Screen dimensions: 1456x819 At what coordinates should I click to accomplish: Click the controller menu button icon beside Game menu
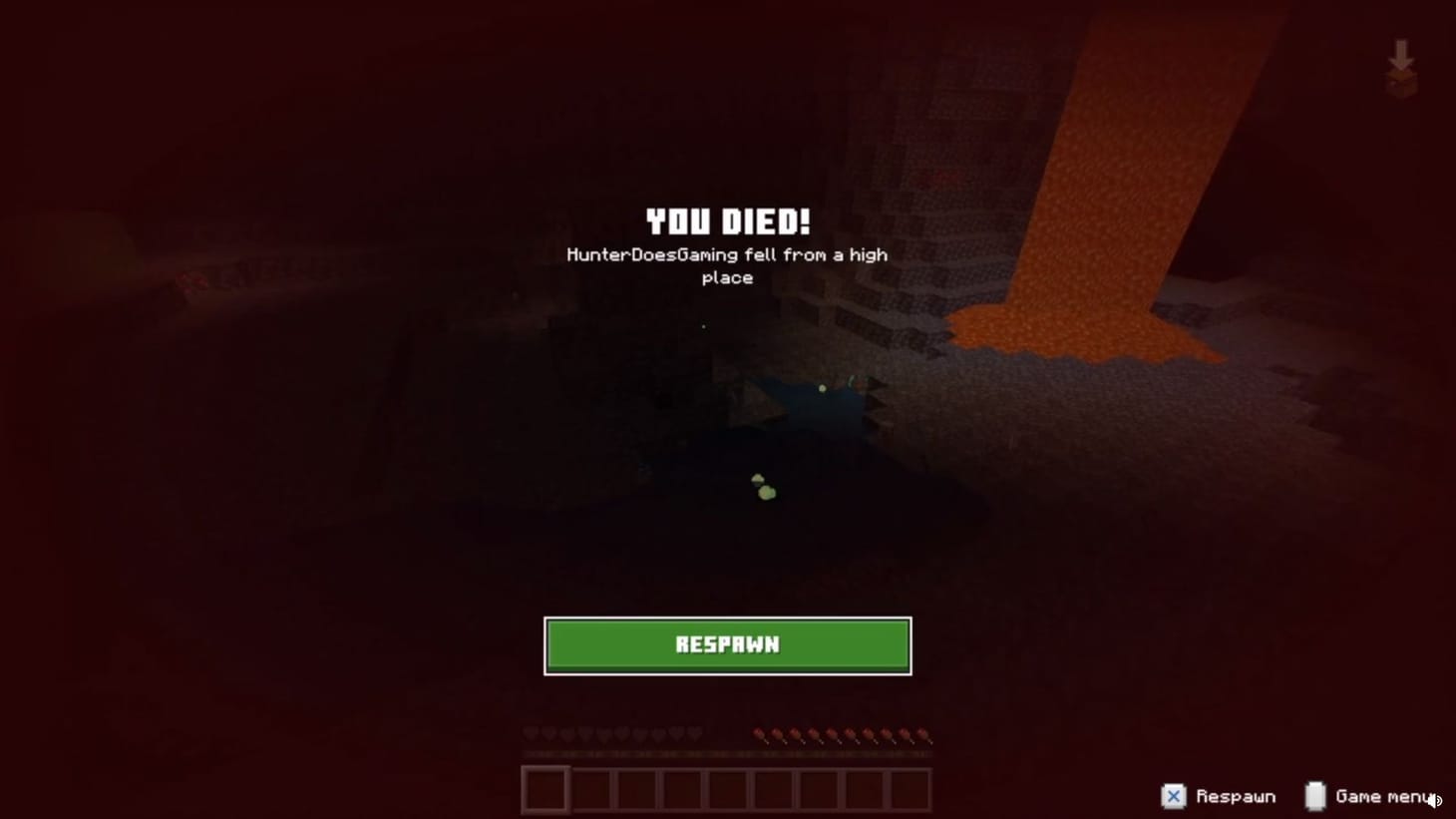pyautogui.click(x=1314, y=795)
